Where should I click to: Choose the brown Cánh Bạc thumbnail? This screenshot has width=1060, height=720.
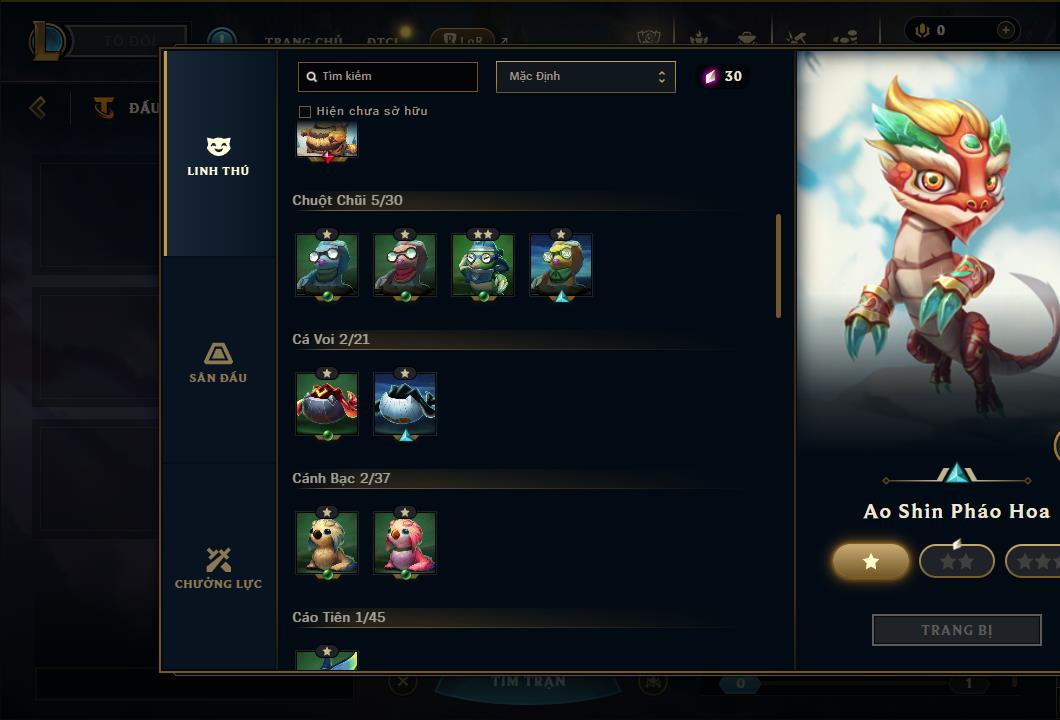(327, 543)
